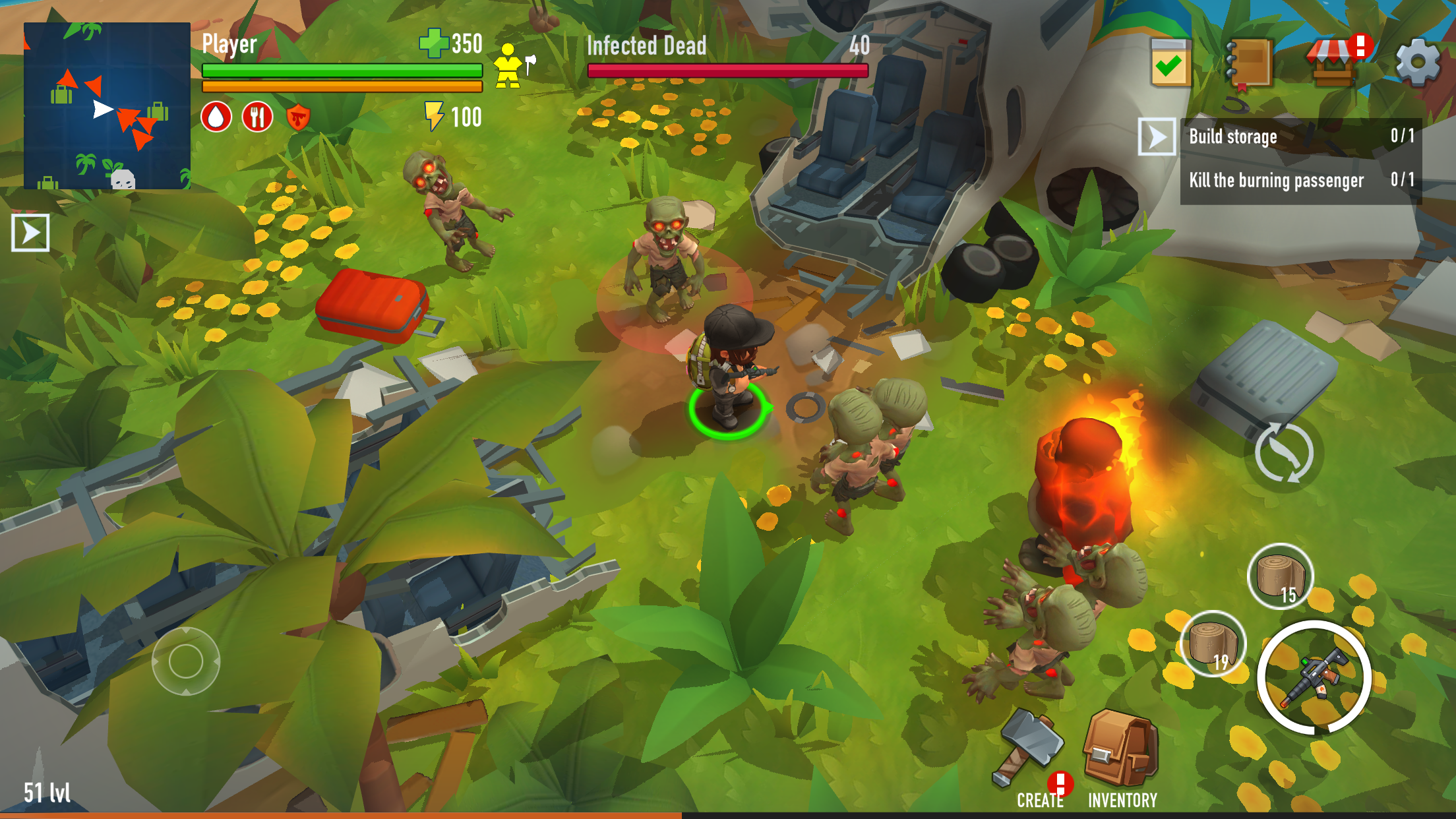
Task: Tap the rage shield status icon
Action: point(298,117)
